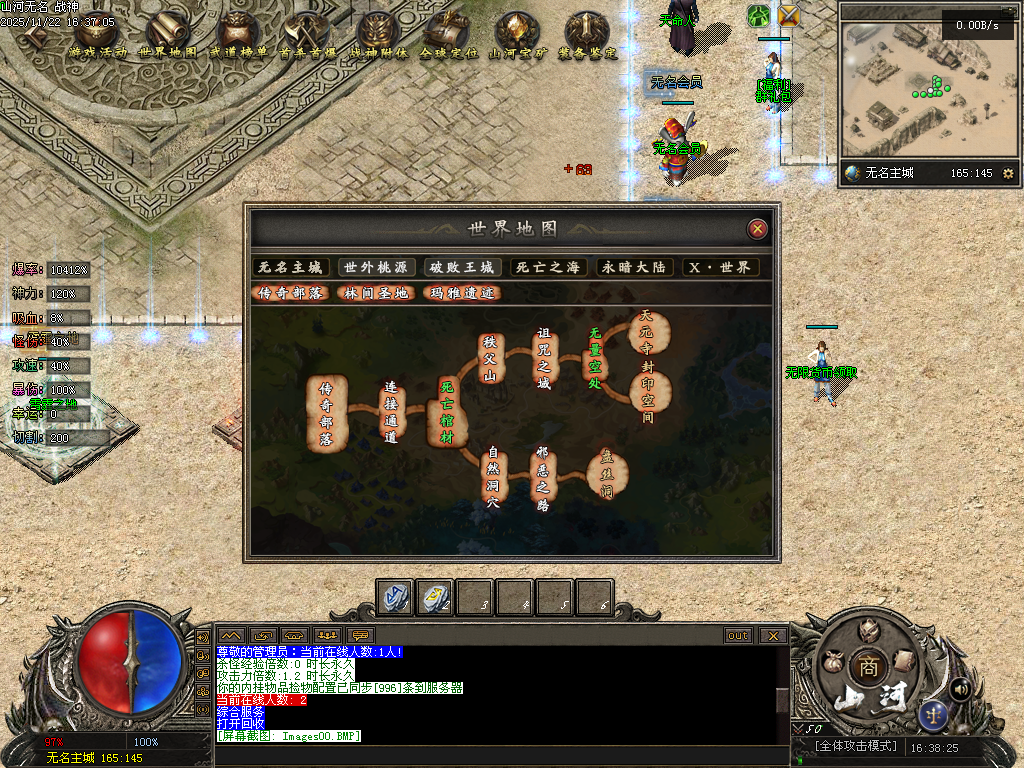Travel to the 死亡棺材 map node
The width and height of the screenshot is (1024, 768).
click(x=446, y=412)
